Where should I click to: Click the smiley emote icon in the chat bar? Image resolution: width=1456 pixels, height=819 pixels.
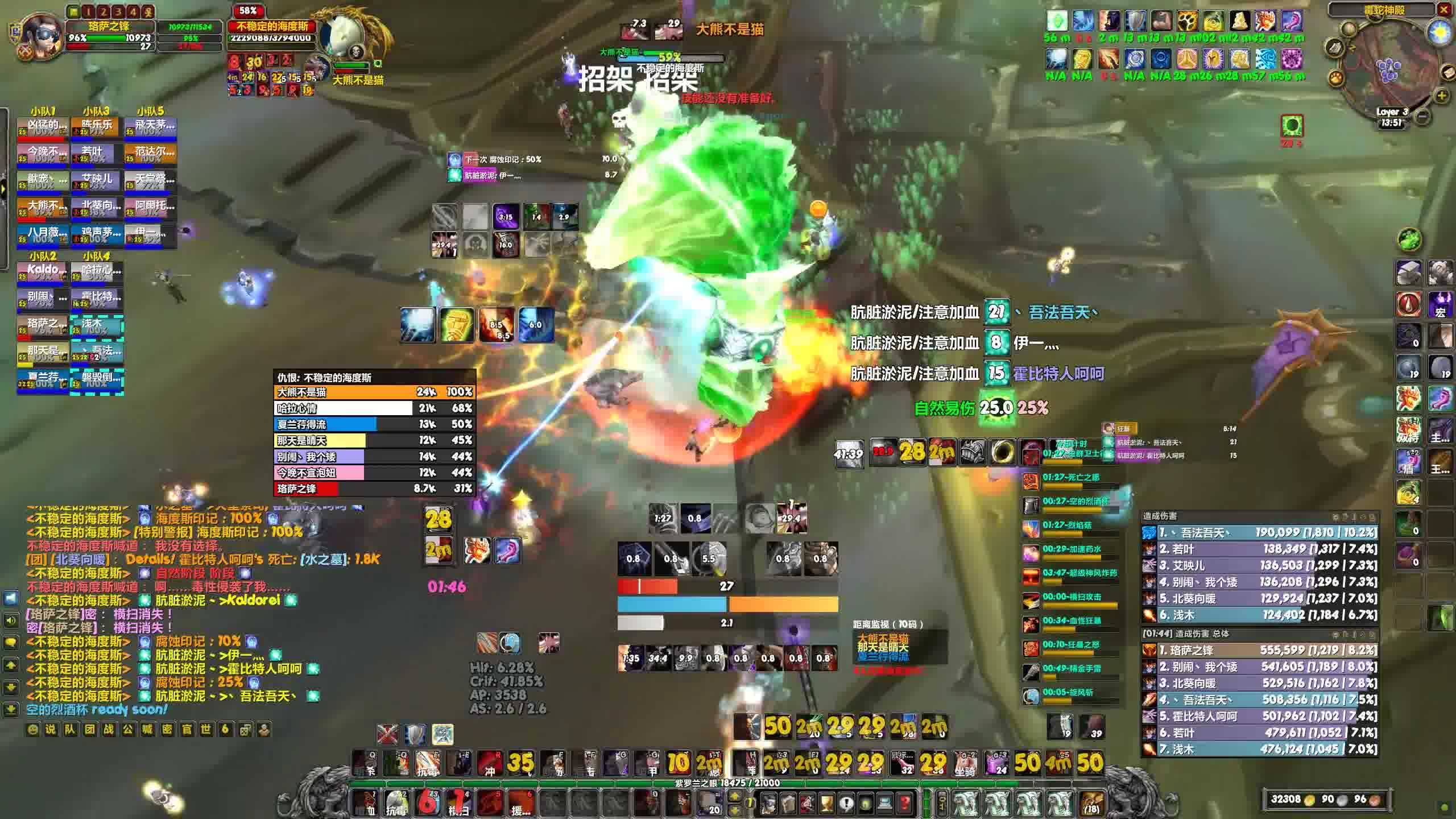tap(32, 730)
